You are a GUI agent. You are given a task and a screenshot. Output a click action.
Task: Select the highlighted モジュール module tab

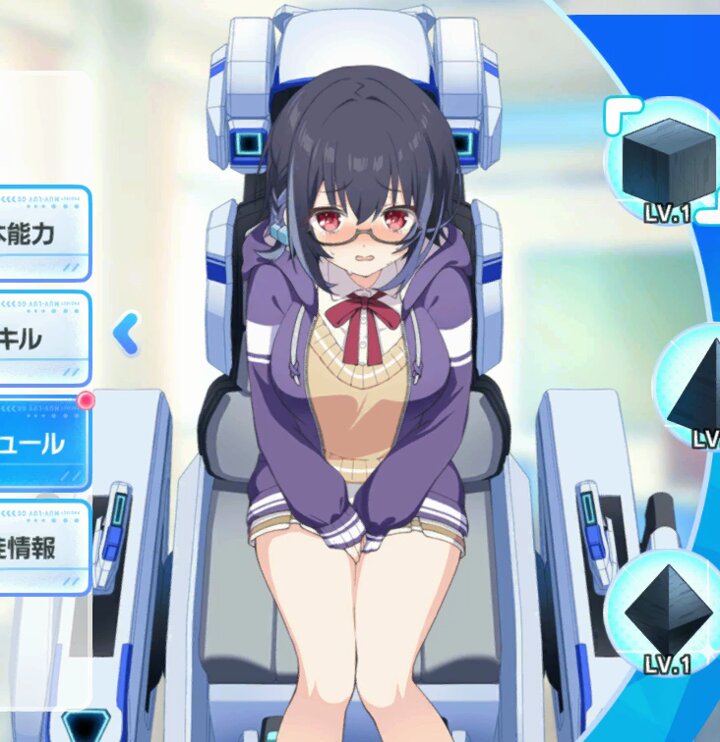(42, 443)
